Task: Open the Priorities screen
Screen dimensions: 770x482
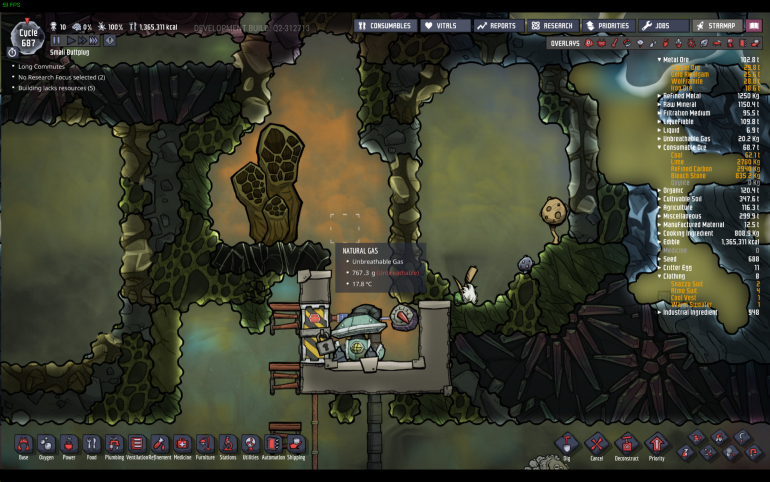Action: (x=608, y=26)
